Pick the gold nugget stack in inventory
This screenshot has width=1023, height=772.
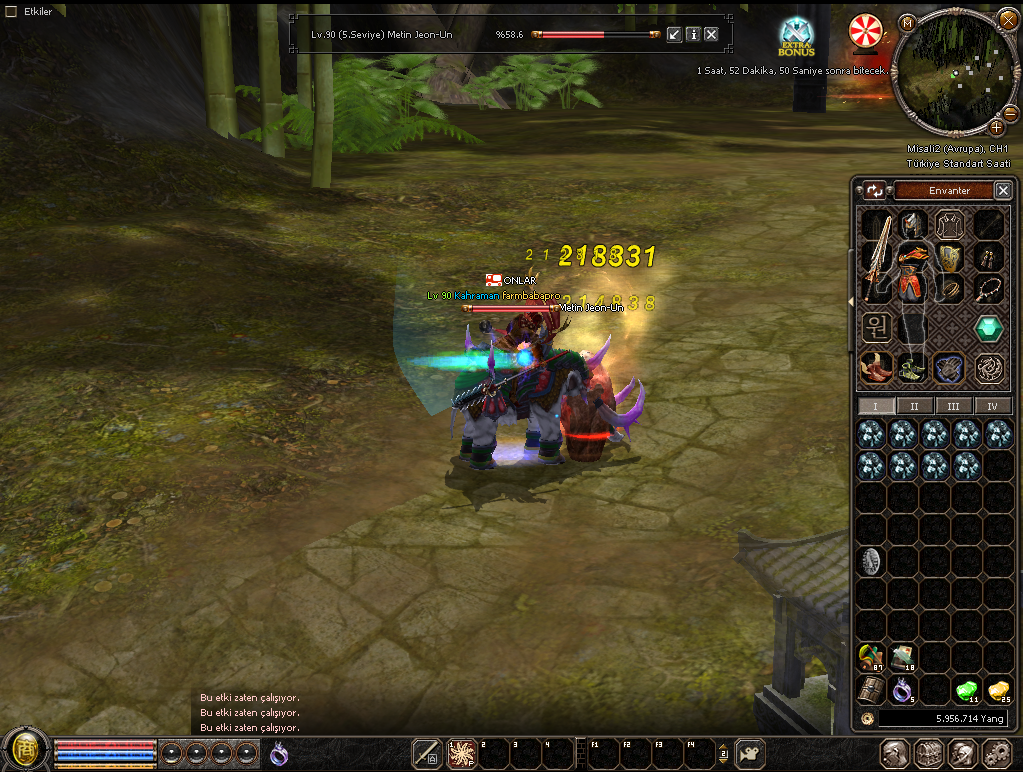(997, 689)
